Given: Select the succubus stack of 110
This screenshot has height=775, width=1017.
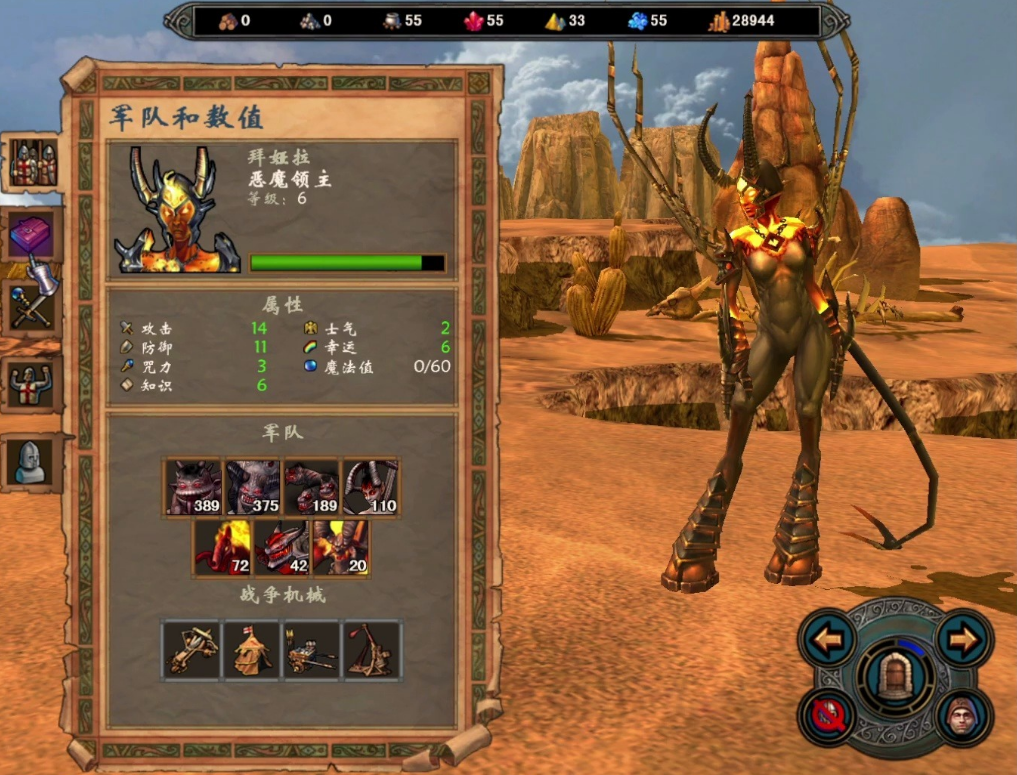Looking at the screenshot, I should (371, 488).
